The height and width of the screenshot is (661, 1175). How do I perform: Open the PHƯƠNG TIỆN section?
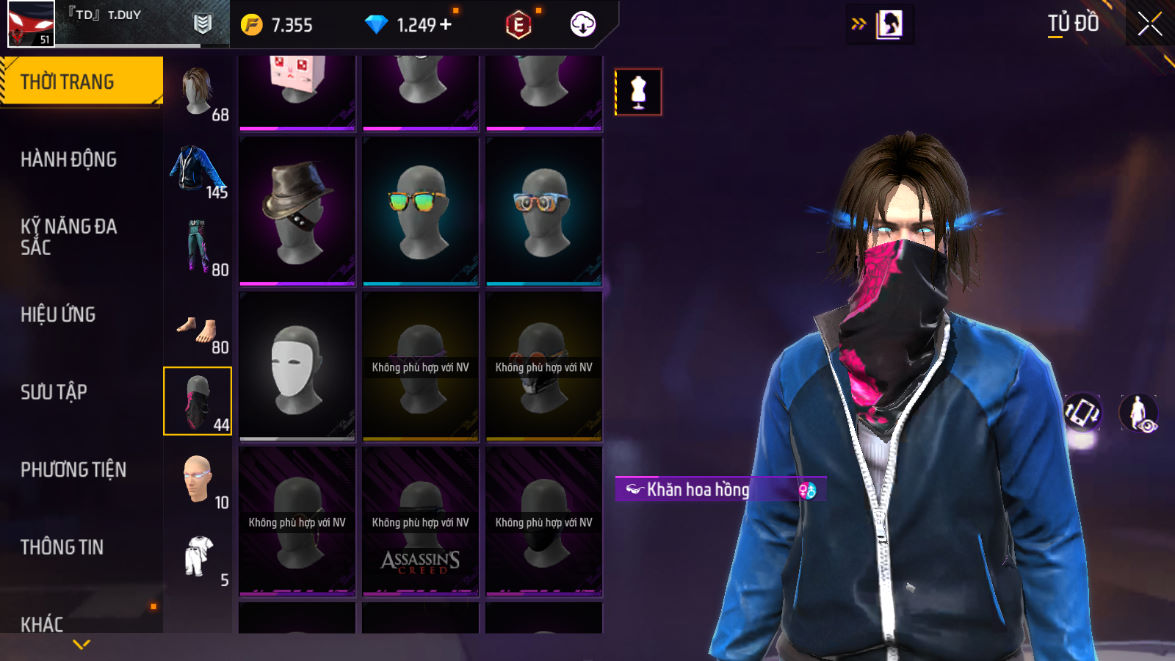[73, 469]
